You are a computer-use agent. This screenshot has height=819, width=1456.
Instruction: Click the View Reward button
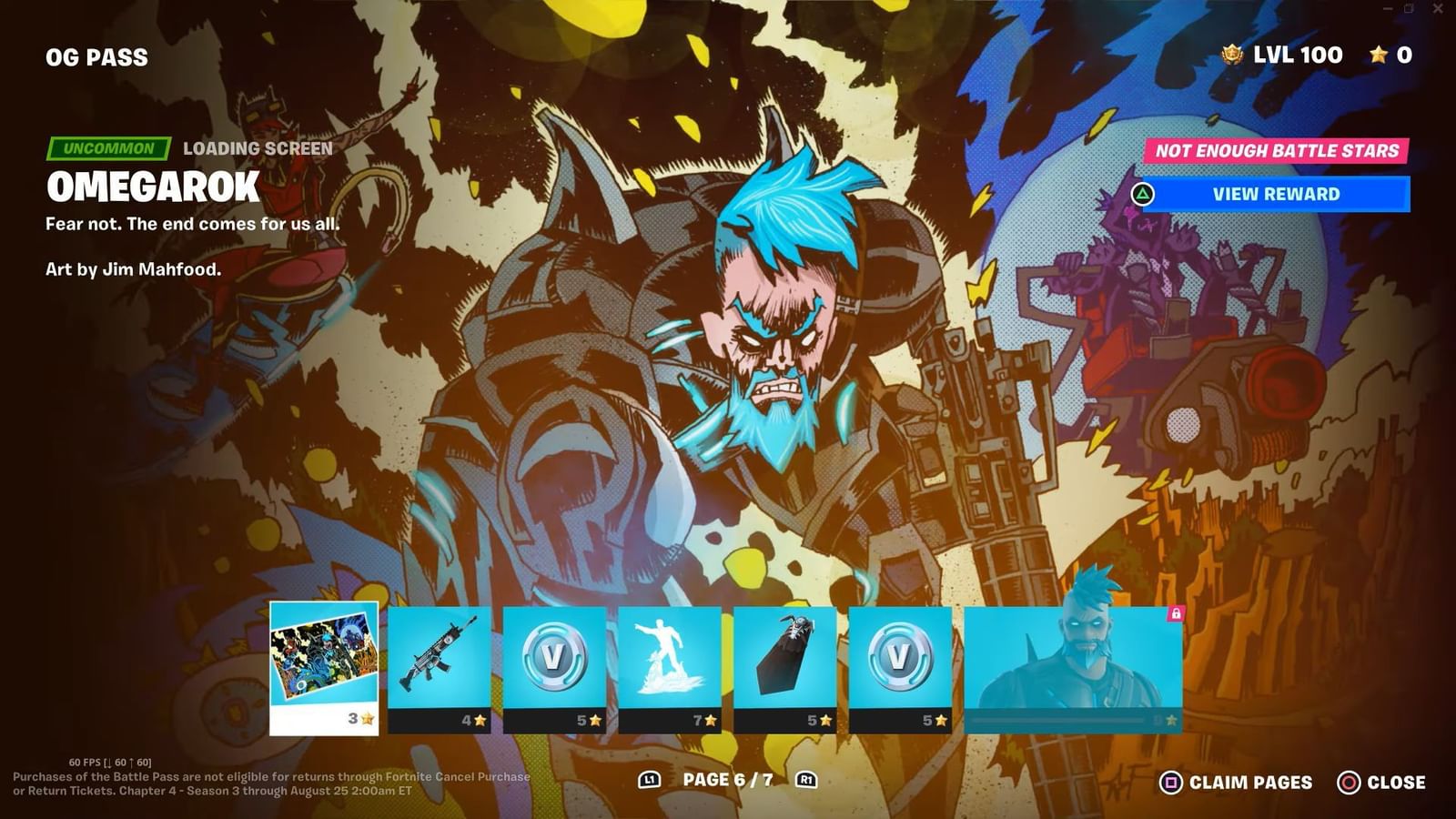coord(1275,194)
